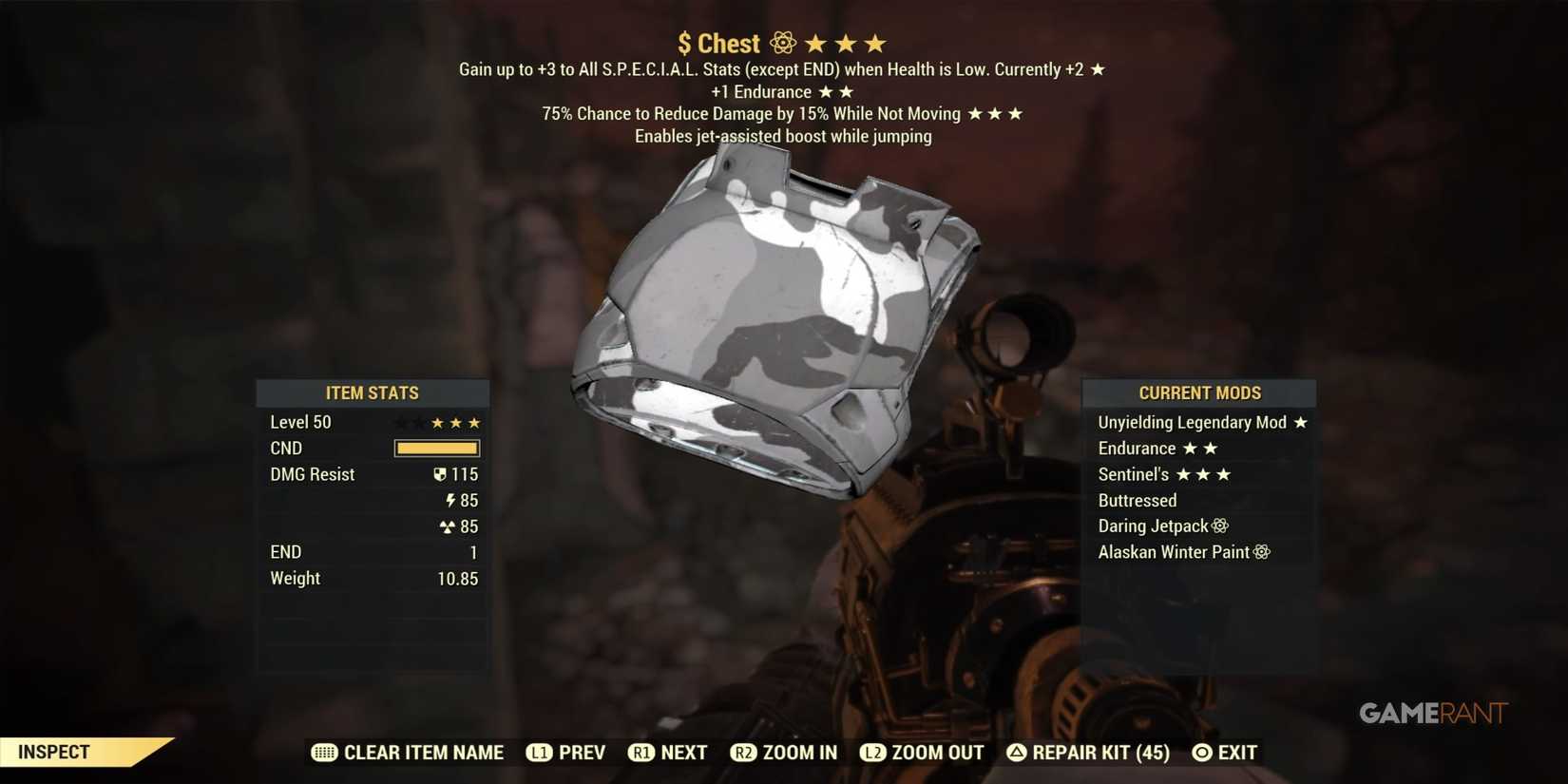This screenshot has height=784, width=1568.
Task: Expand the Current Mods panel header
Action: tap(1199, 392)
